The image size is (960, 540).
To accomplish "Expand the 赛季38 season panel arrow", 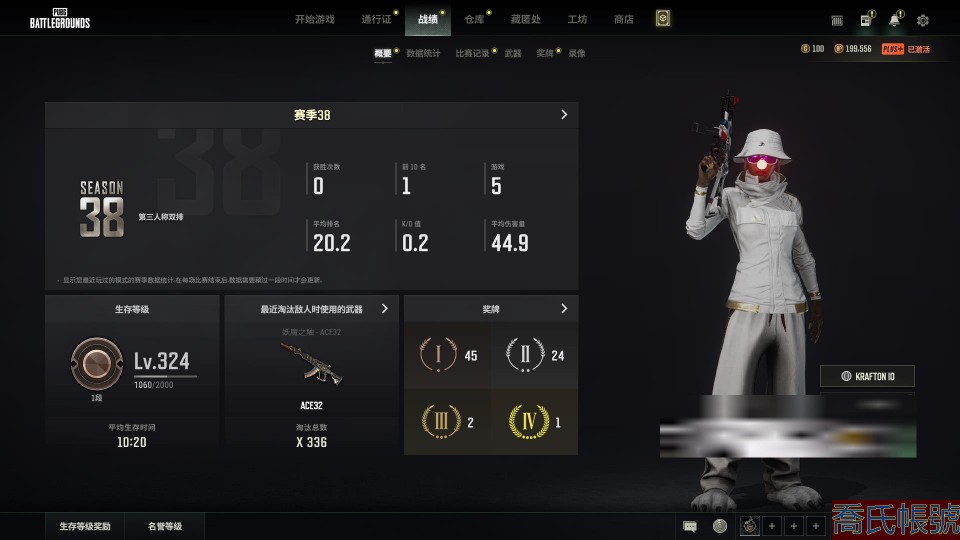I will tap(564, 115).
